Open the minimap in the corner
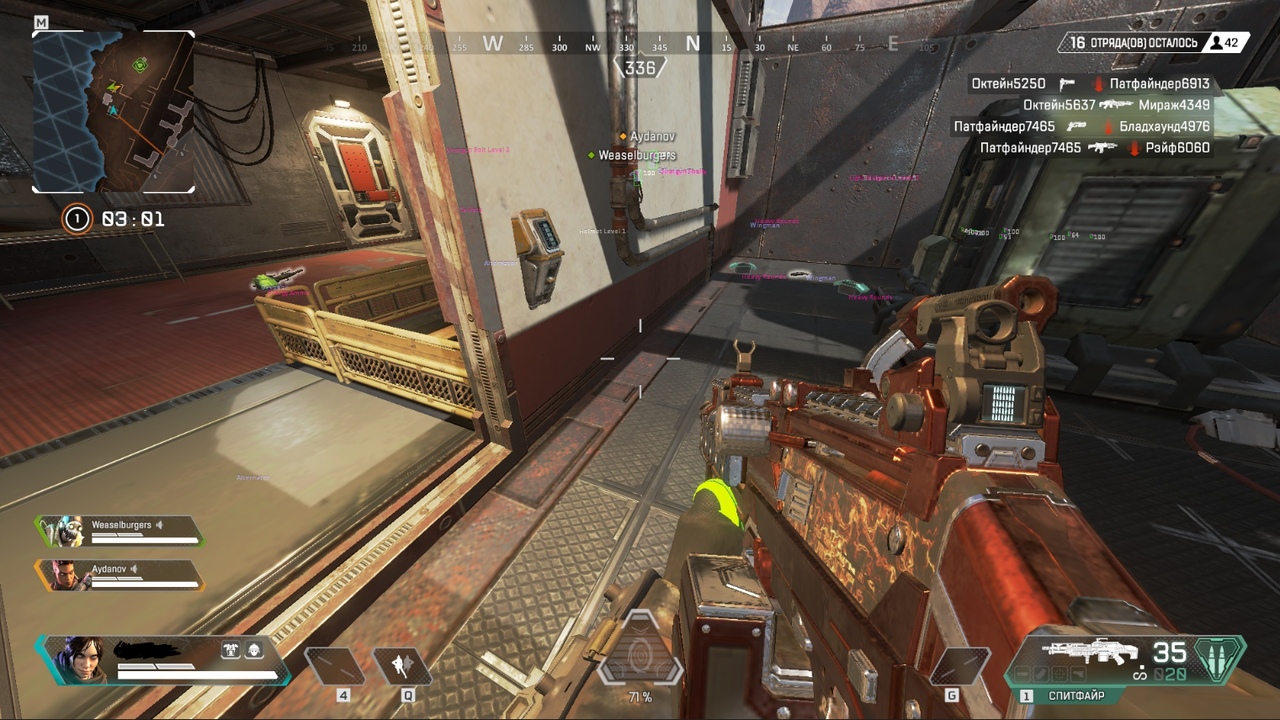This screenshot has width=1280, height=720. click(113, 110)
